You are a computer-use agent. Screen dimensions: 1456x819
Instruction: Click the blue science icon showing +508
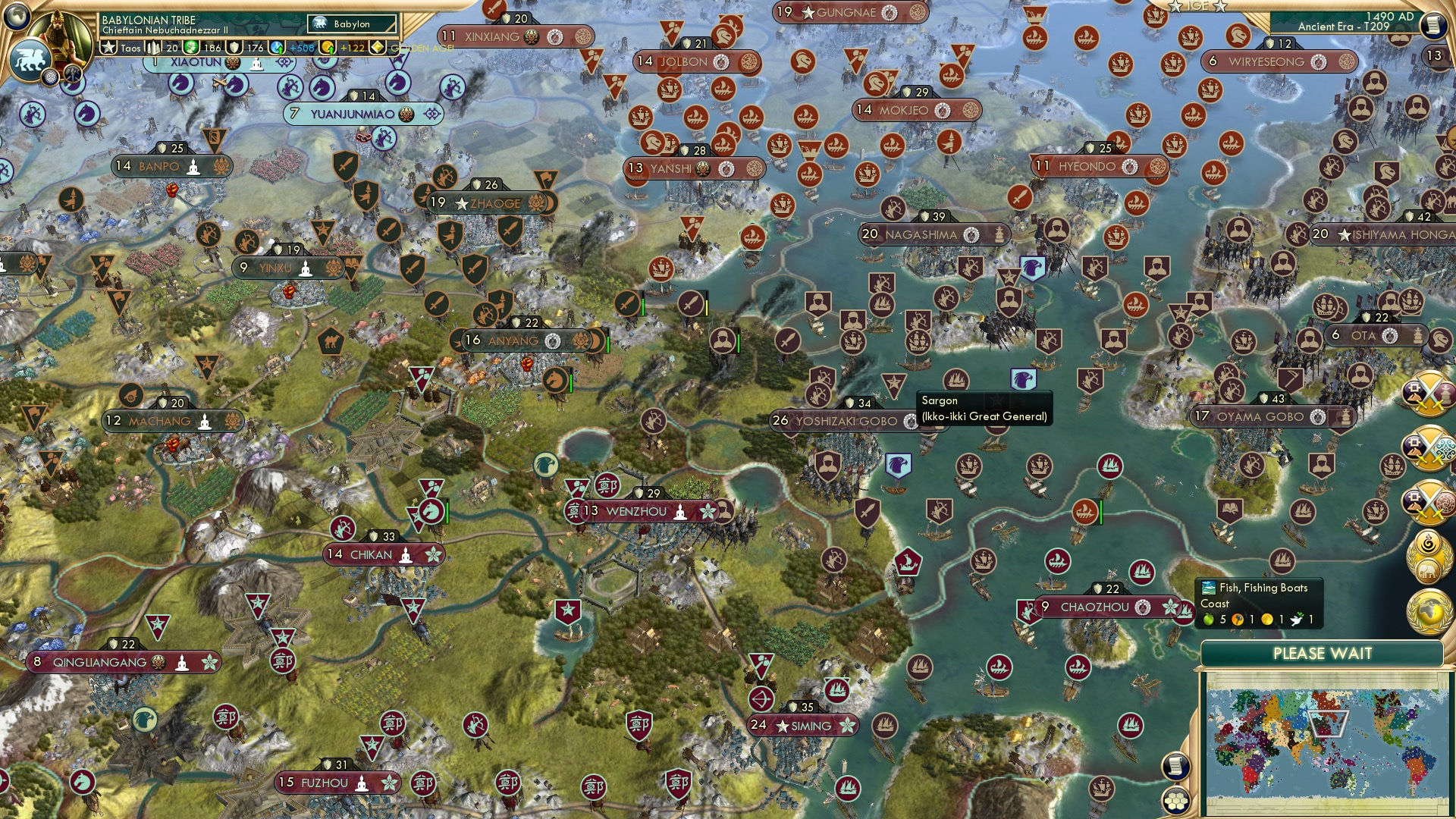tap(277, 49)
